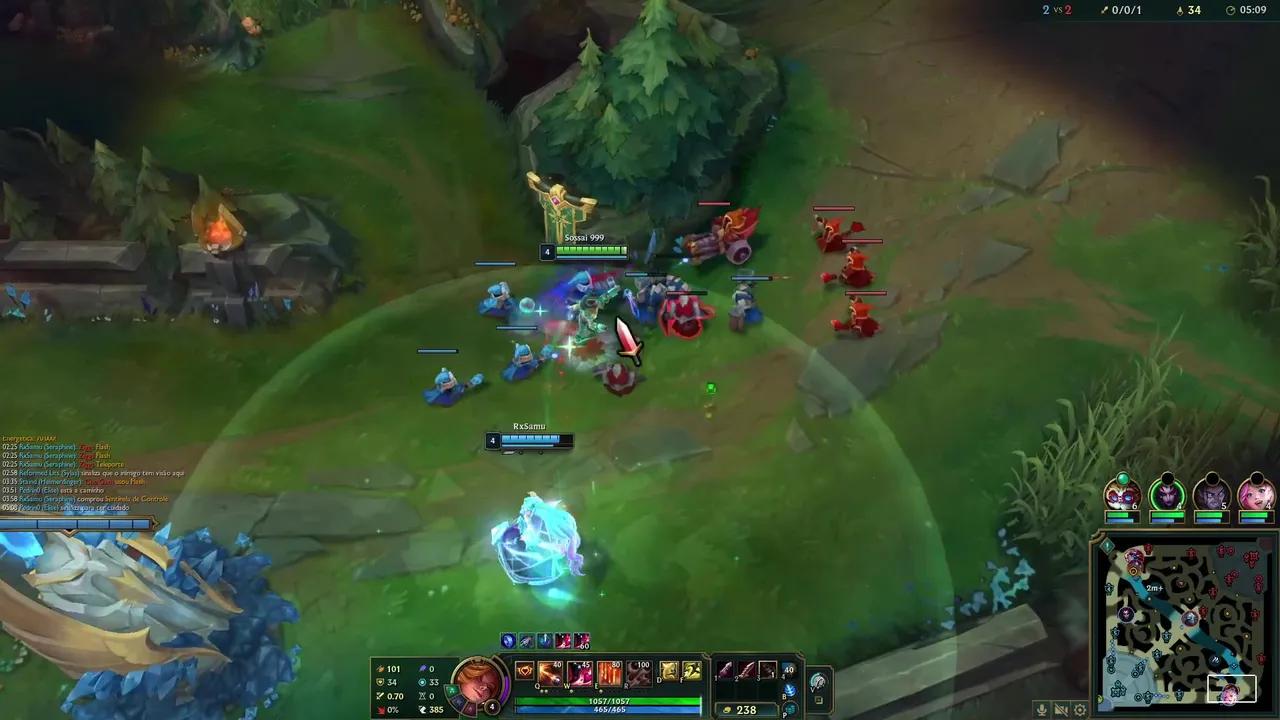
Task: Click the D summoner spell icon
Action: pos(668,672)
